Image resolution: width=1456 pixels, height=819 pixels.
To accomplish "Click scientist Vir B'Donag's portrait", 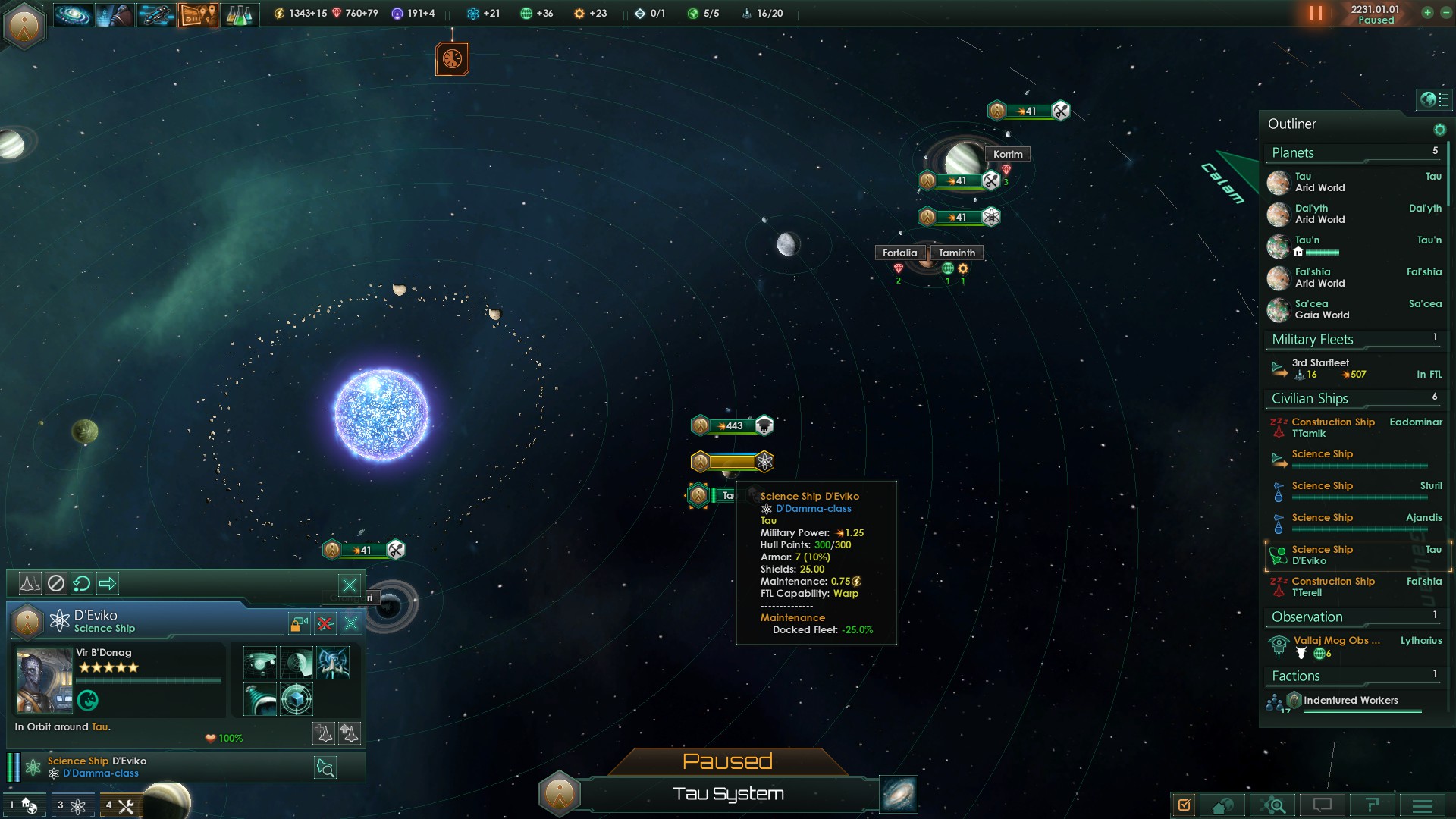I will (44, 680).
